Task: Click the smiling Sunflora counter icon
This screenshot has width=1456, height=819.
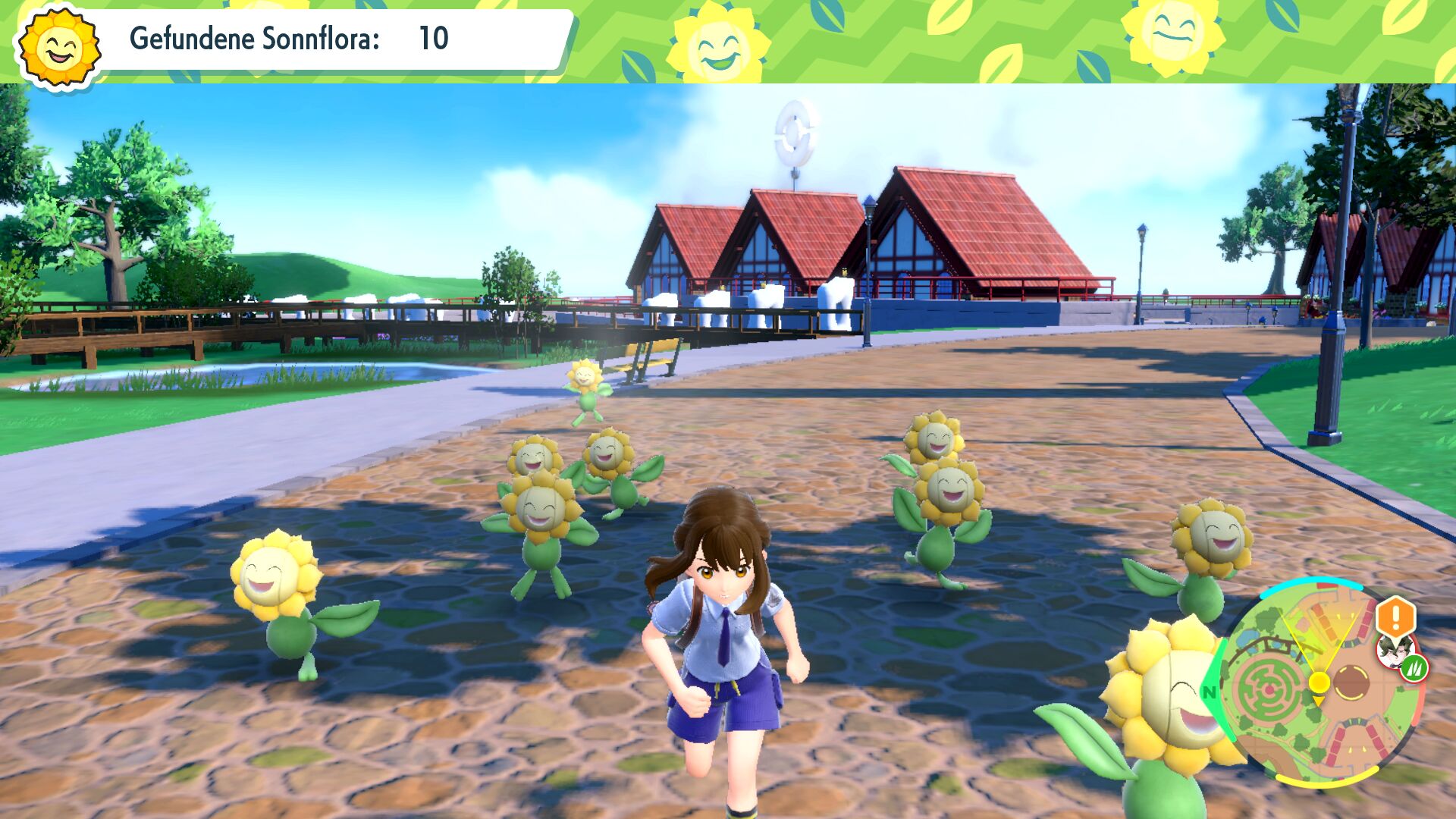Action: tap(59, 47)
